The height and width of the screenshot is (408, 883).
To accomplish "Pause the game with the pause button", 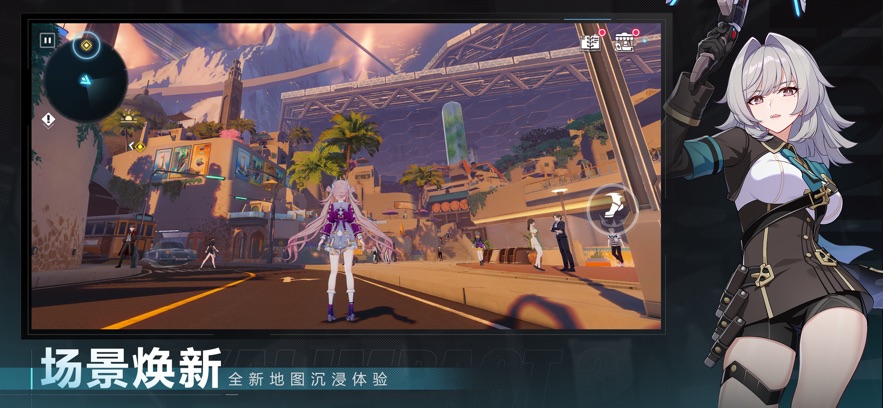I will point(47,41).
